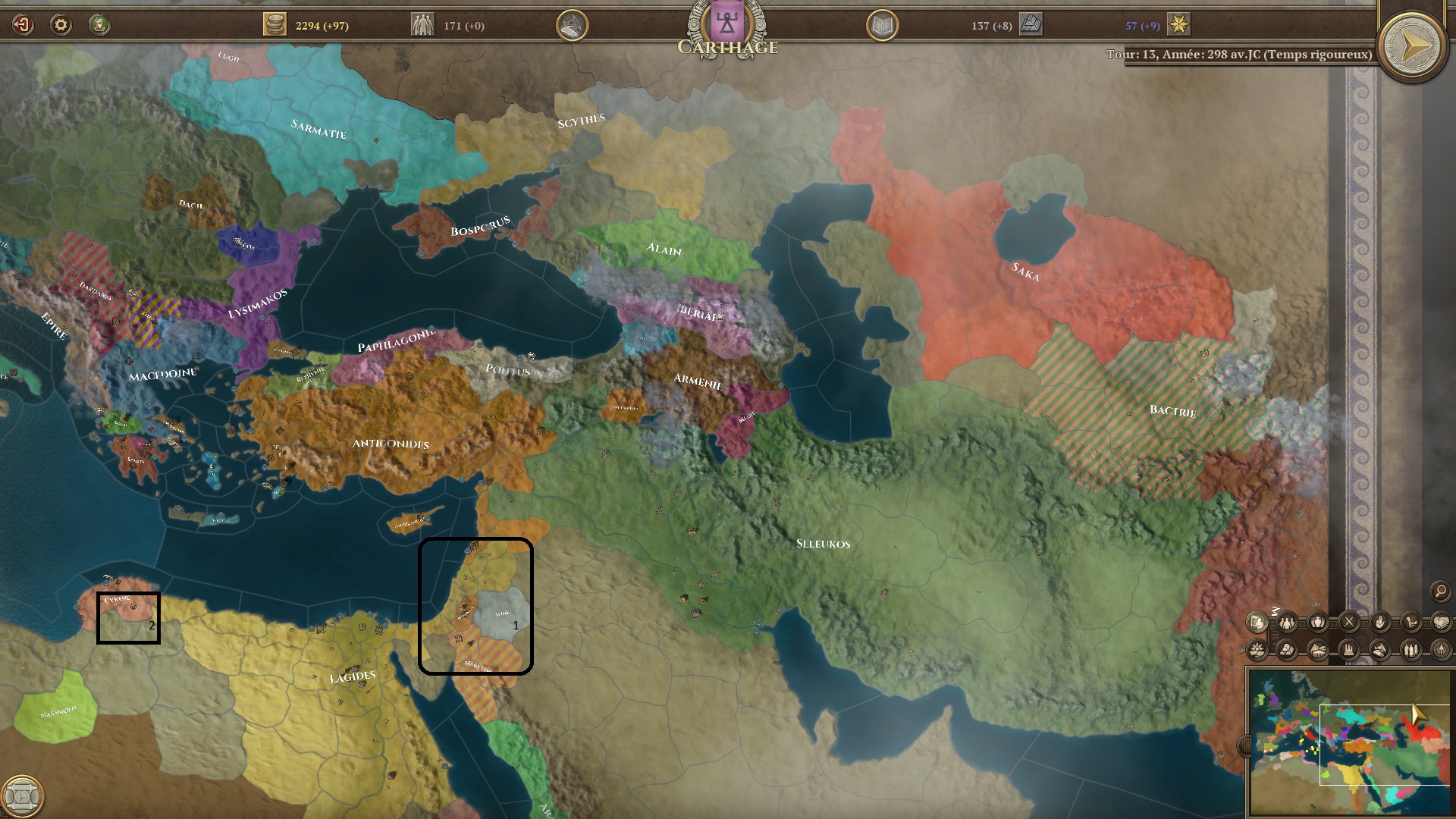Switch to the handshake diplomacy map mode

[1441, 623]
